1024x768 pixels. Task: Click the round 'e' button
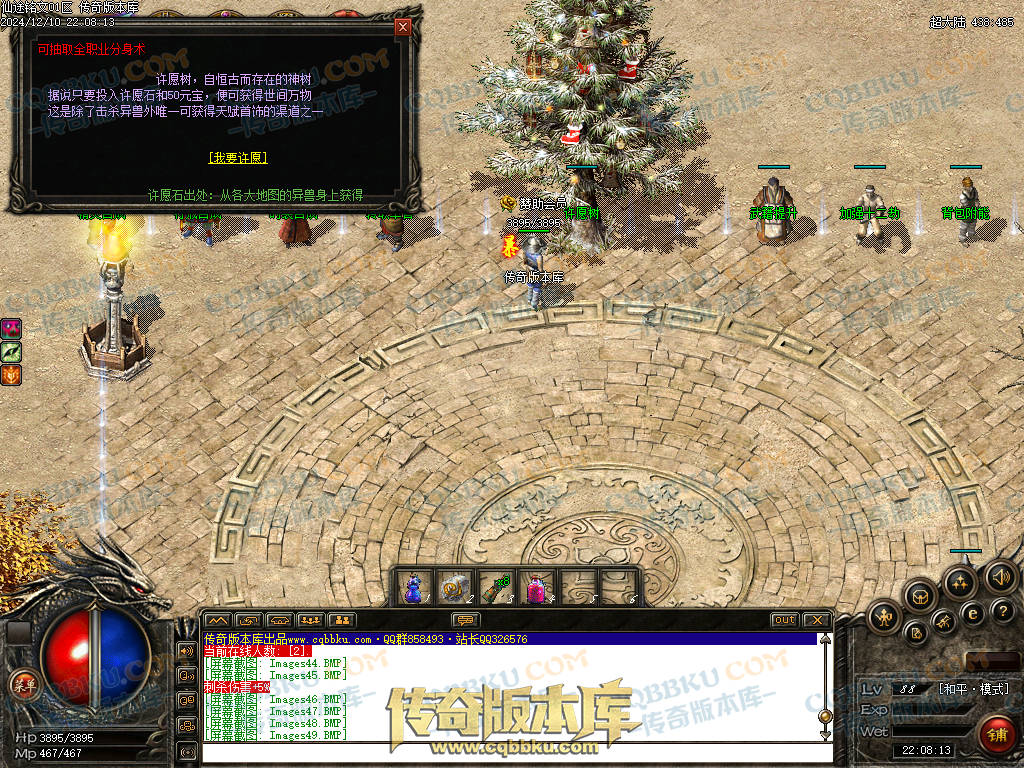972,613
